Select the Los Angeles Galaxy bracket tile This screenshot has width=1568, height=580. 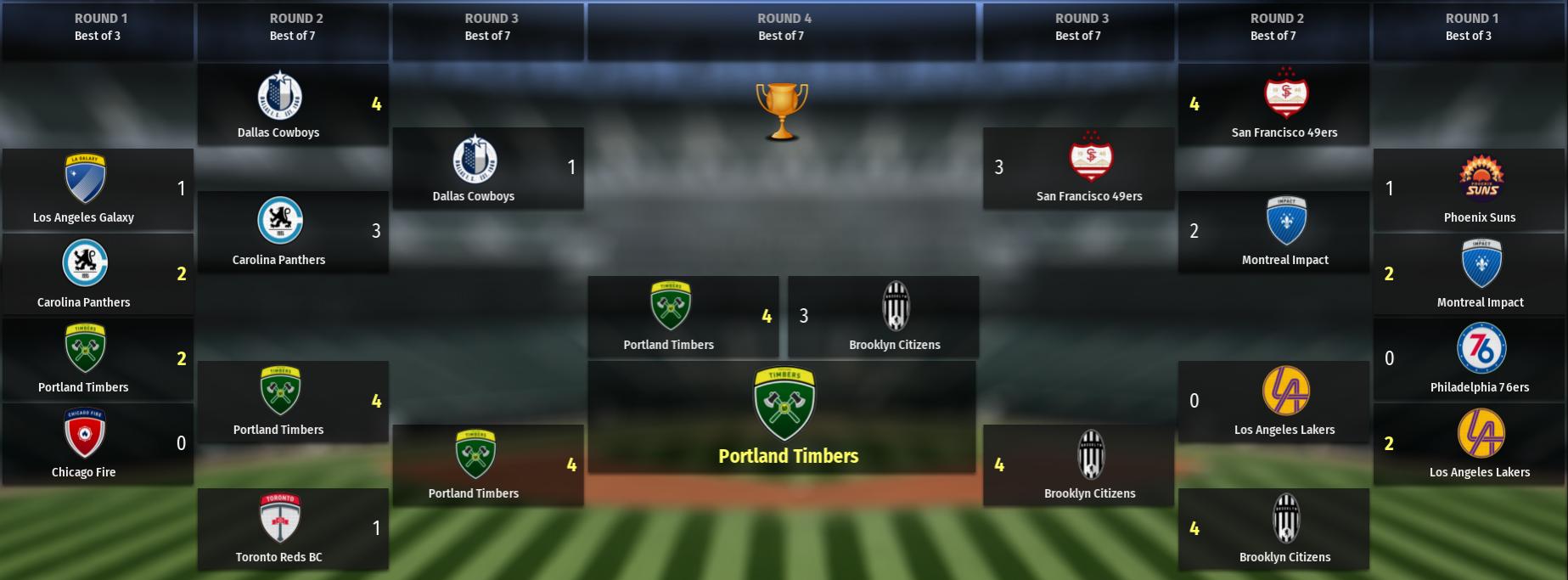tap(98, 189)
